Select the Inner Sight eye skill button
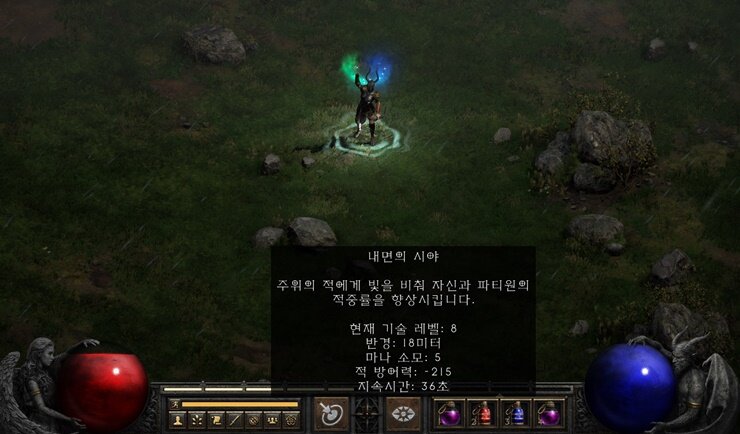Image resolution: width=740 pixels, height=434 pixels. click(403, 413)
